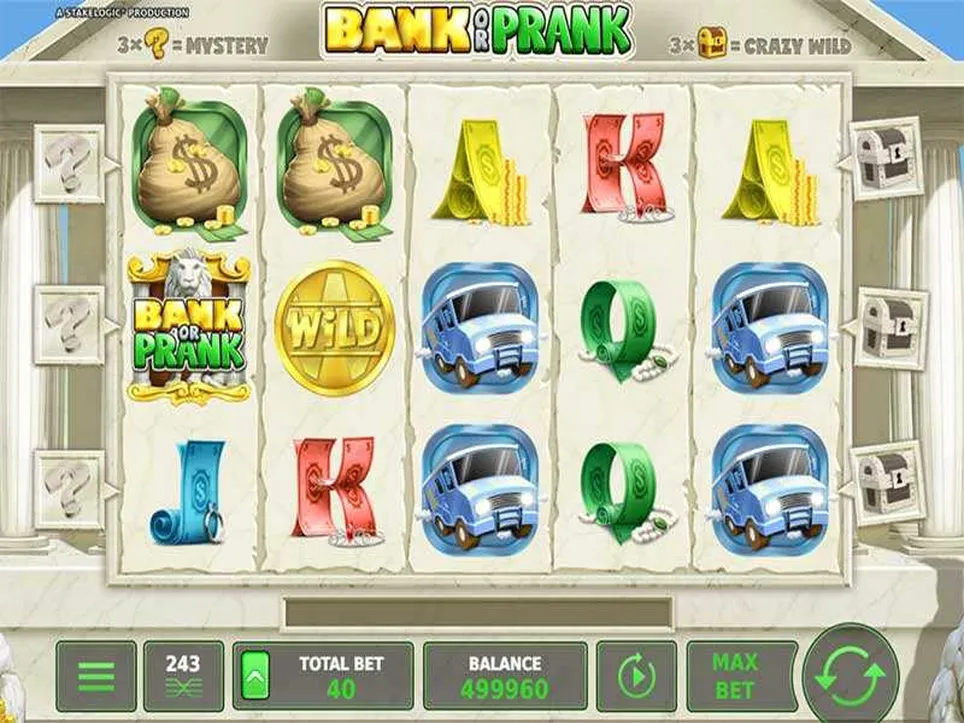964x723 pixels.
Task: Open the hamburger menu
Action: 96,676
